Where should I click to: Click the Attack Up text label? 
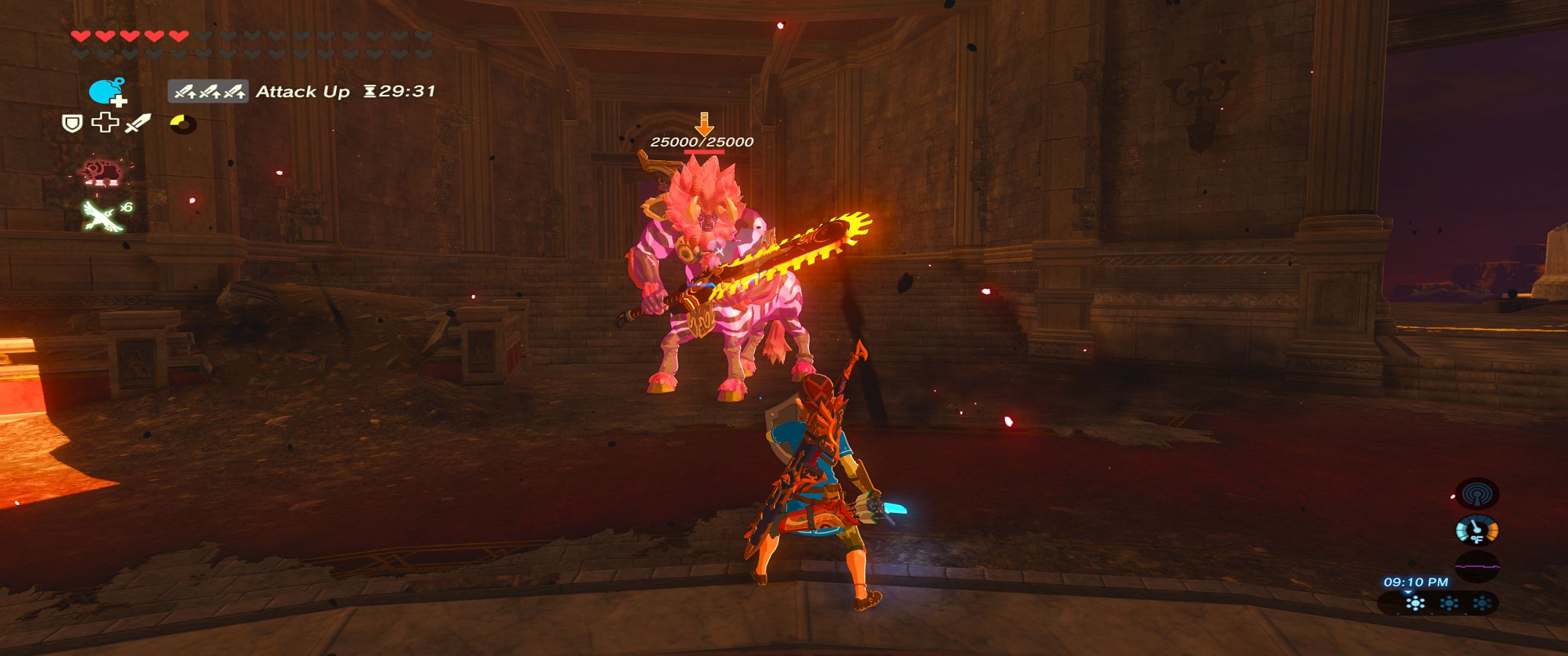(x=303, y=91)
